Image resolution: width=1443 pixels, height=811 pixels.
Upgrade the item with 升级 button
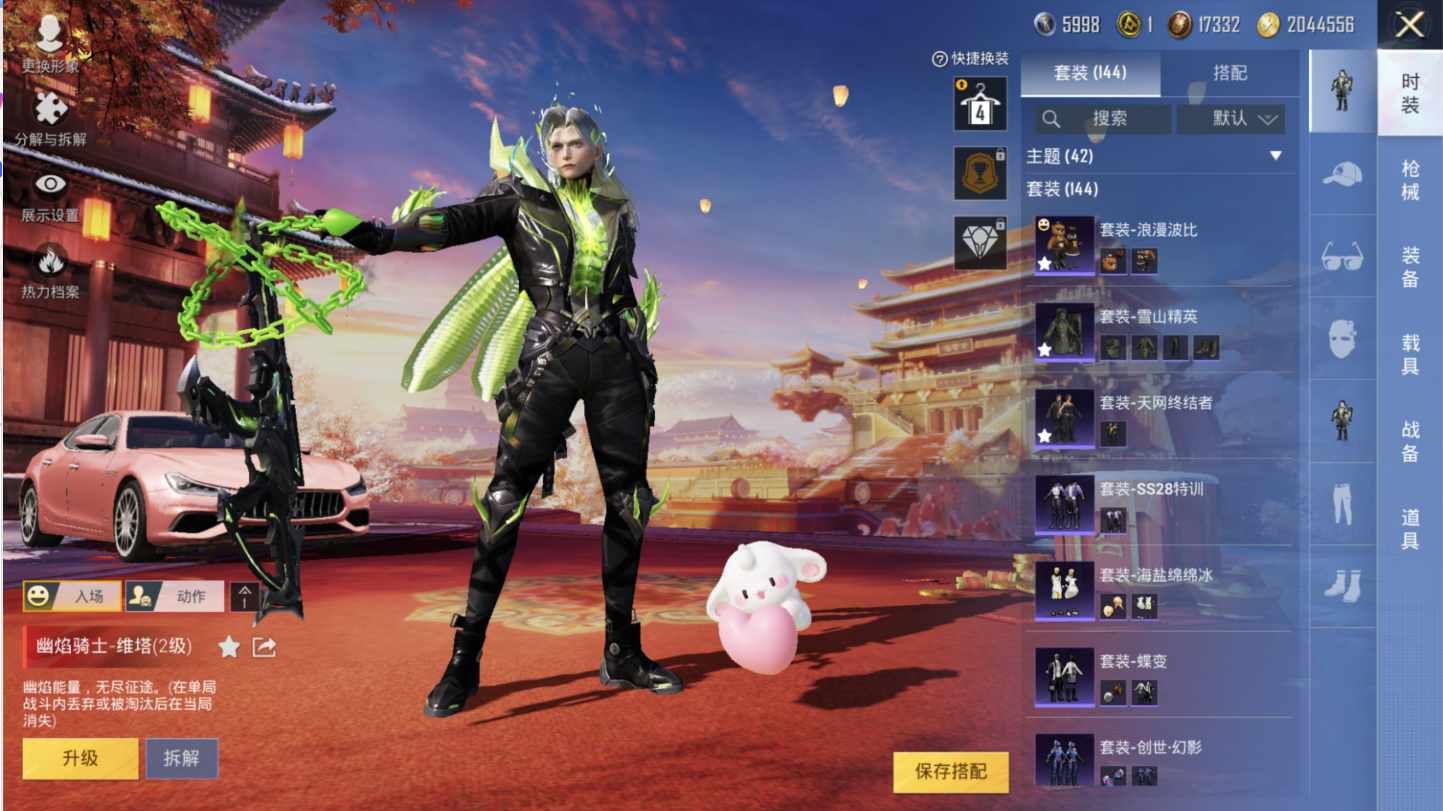point(81,758)
